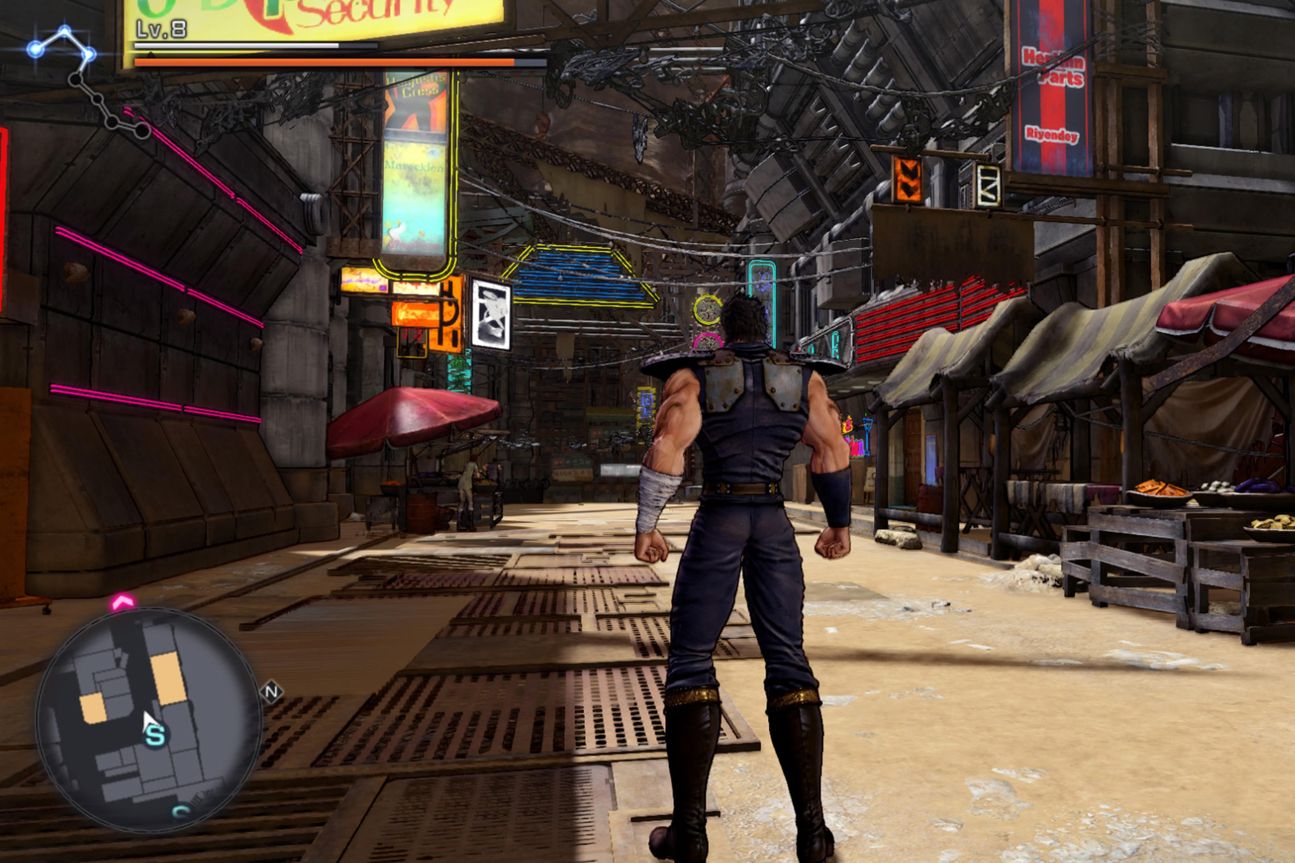Select the white player arrow on the minimap
1295x863 pixels.
coord(150,720)
